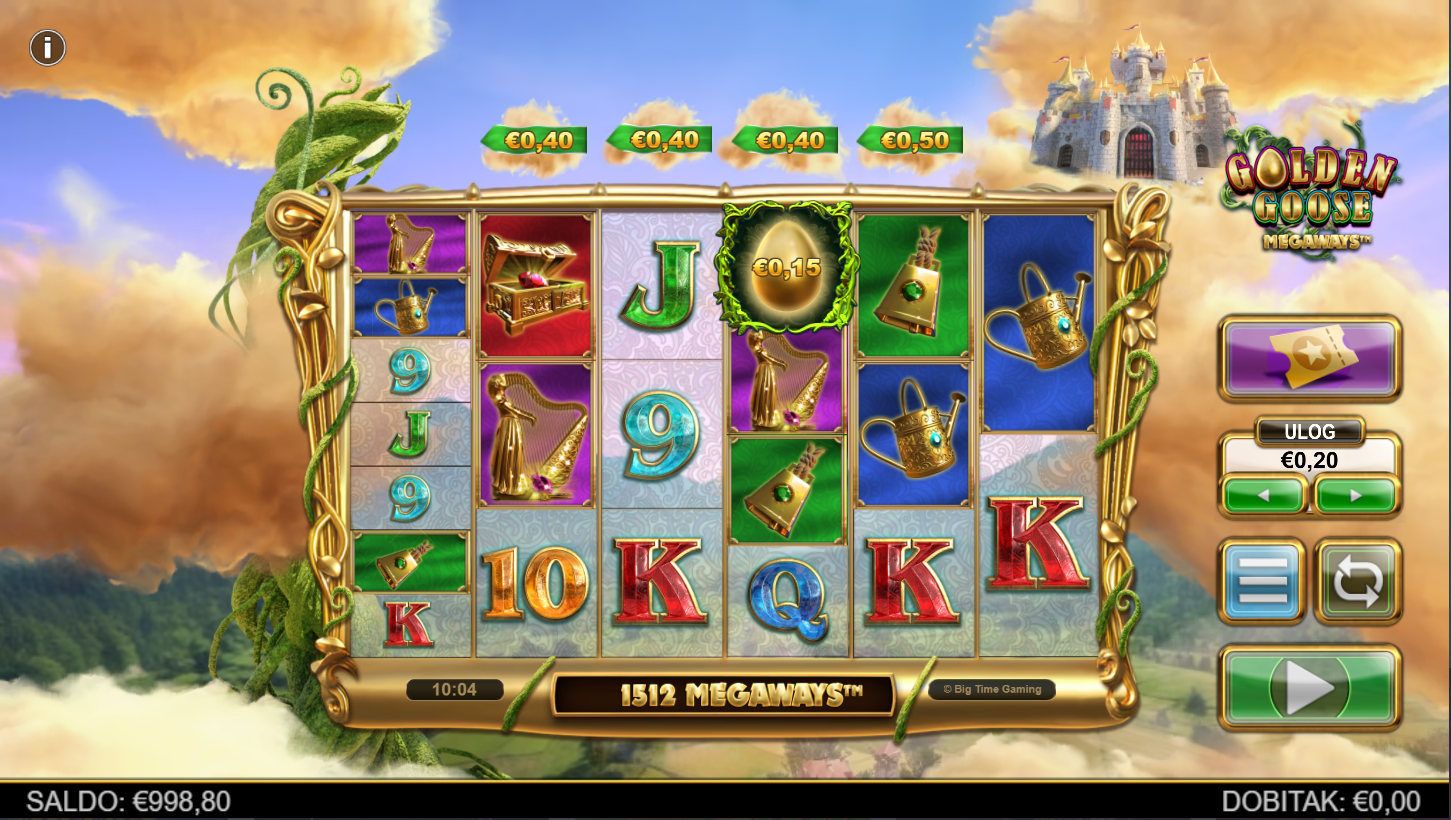The width and height of the screenshot is (1451, 820).
Task: Spin the reels with the green play button
Action: click(x=1309, y=687)
